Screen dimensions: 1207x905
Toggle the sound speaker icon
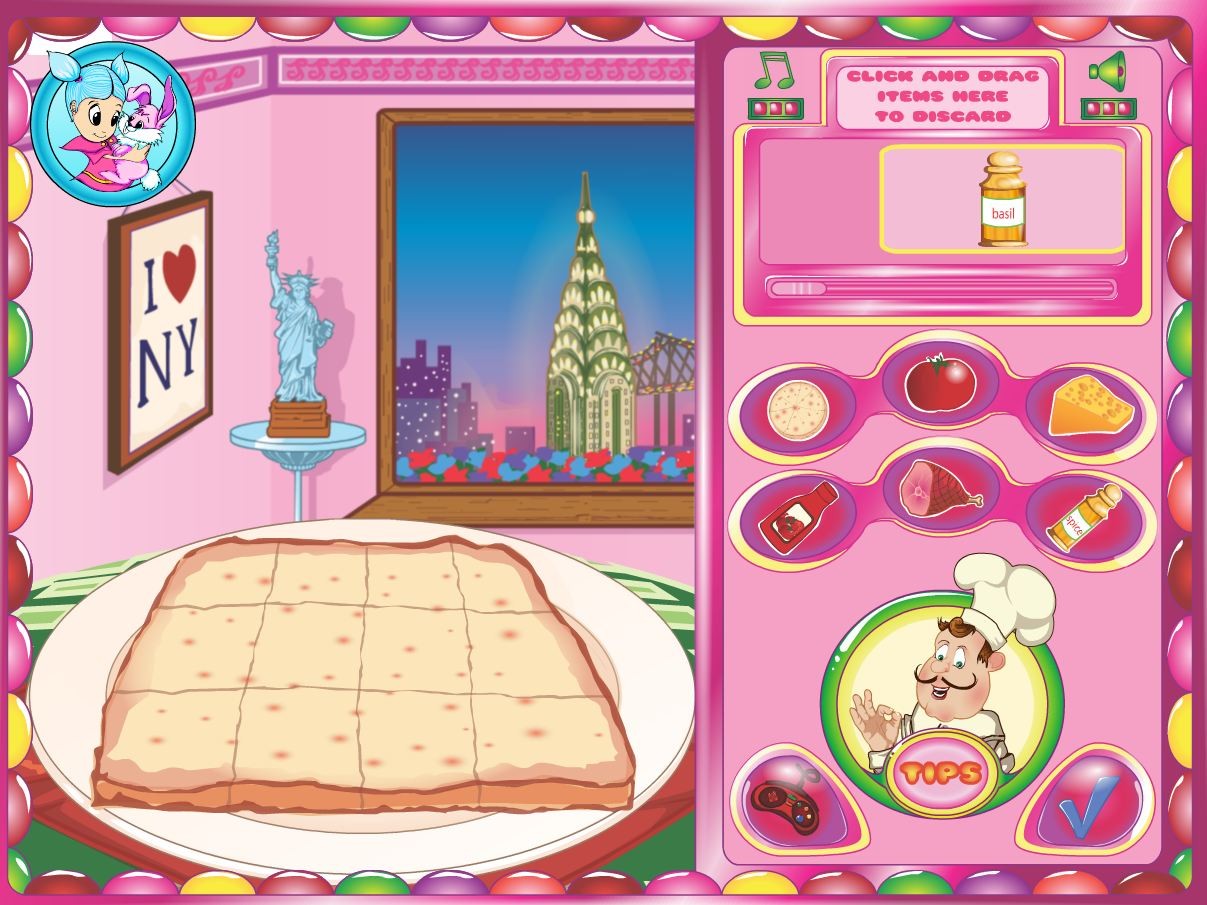pyautogui.click(x=1107, y=70)
